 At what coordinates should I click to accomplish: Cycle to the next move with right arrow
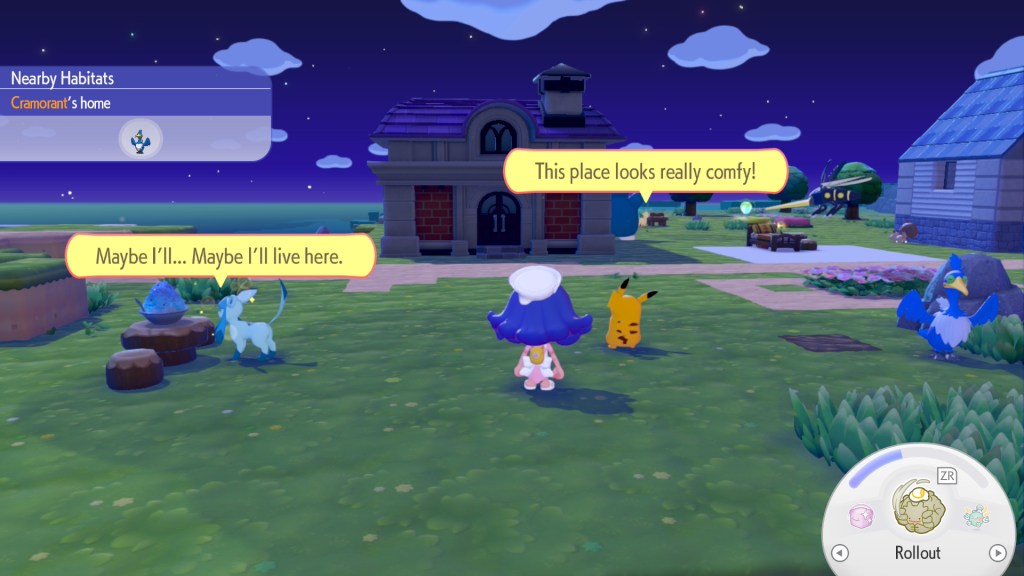pyautogui.click(x=996, y=553)
